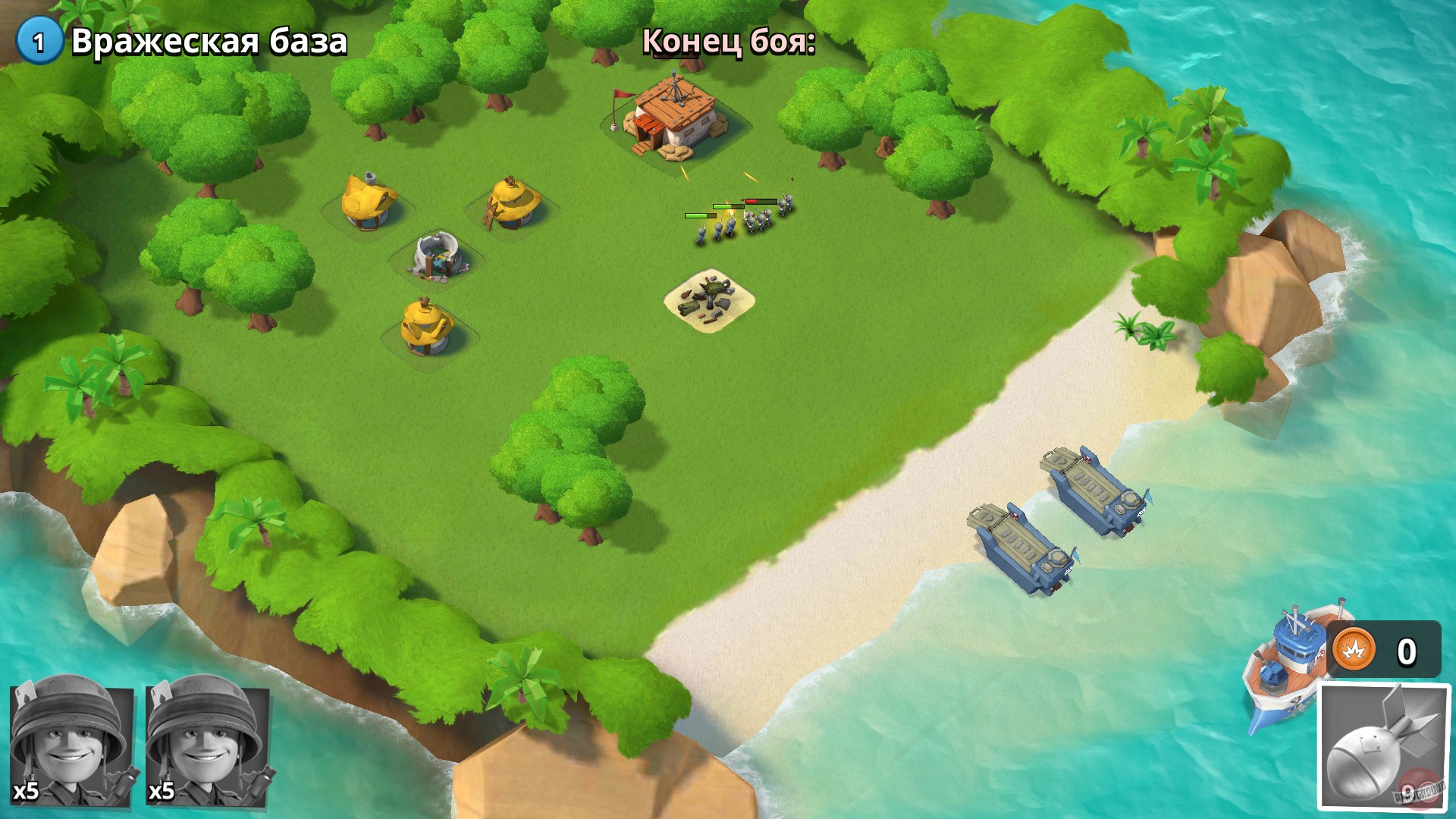Click the Конец боя header text

click(x=728, y=43)
